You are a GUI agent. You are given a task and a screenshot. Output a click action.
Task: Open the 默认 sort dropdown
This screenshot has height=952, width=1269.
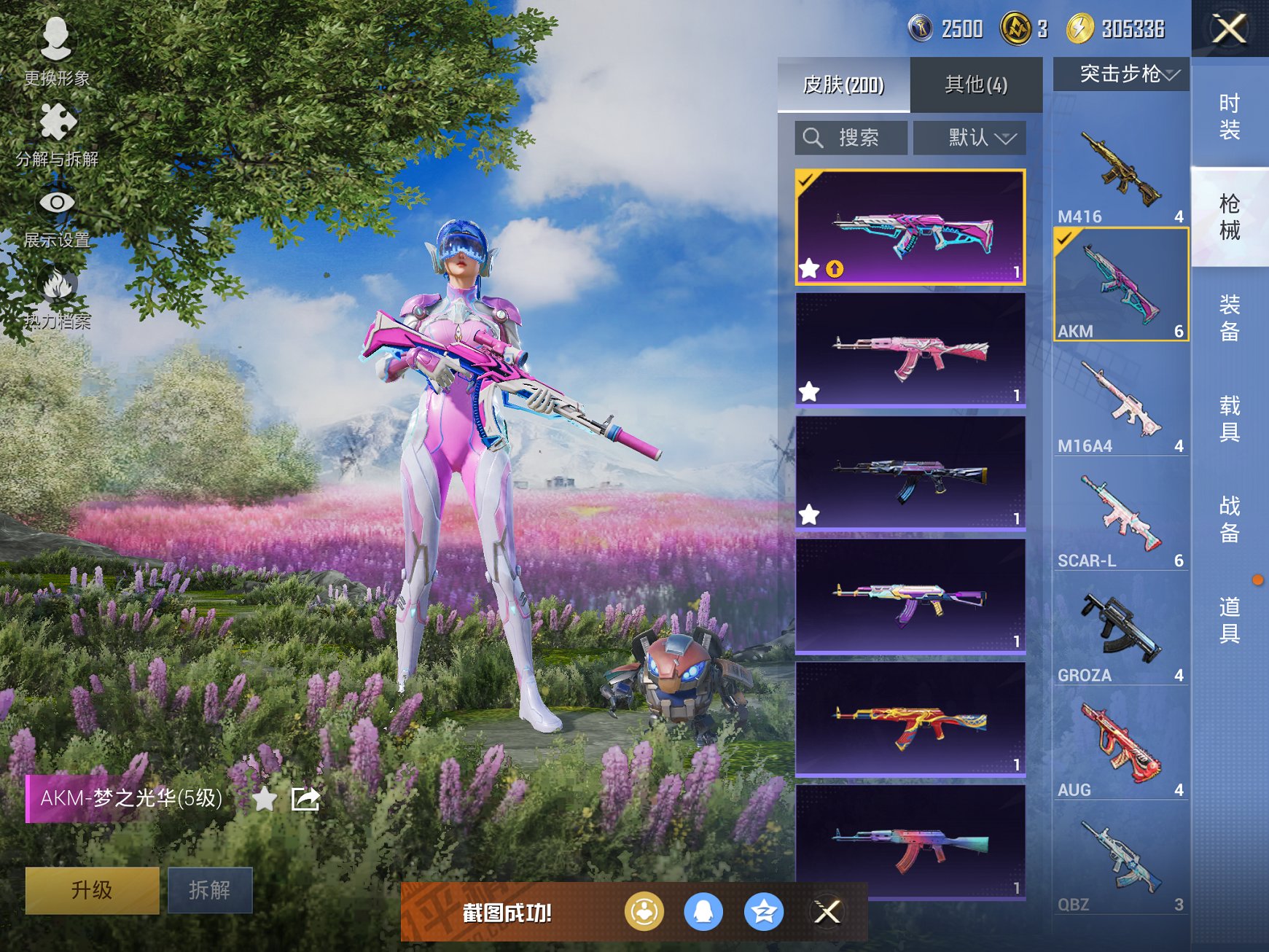(970, 138)
